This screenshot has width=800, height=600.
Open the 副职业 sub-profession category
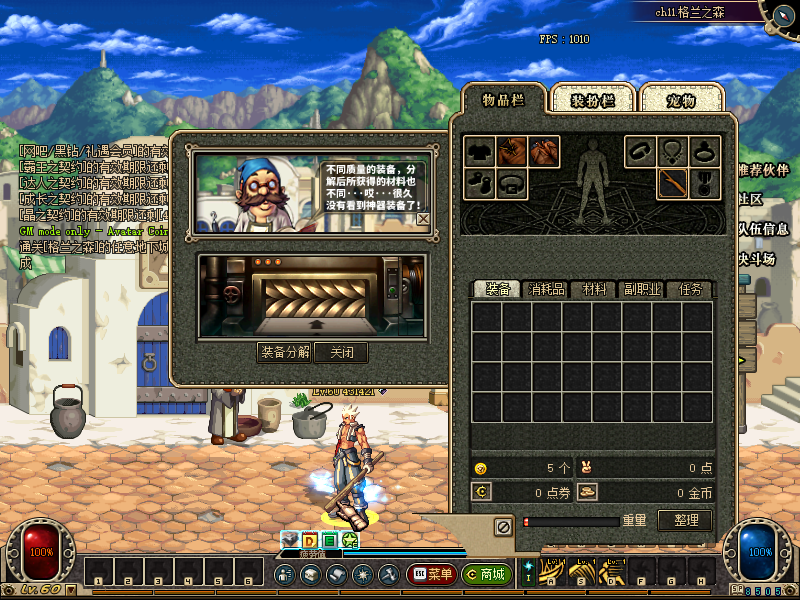click(642, 289)
